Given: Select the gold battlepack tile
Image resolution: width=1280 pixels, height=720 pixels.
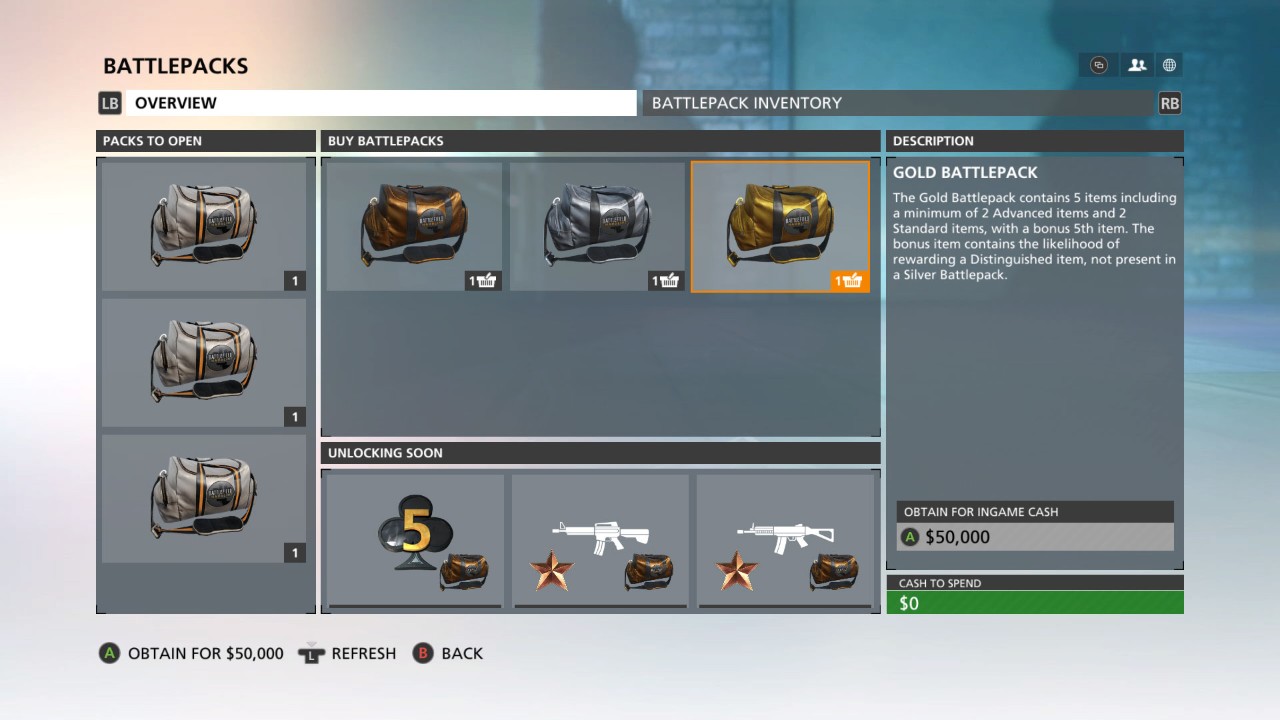Looking at the screenshot, I should [x=781, y=227].
